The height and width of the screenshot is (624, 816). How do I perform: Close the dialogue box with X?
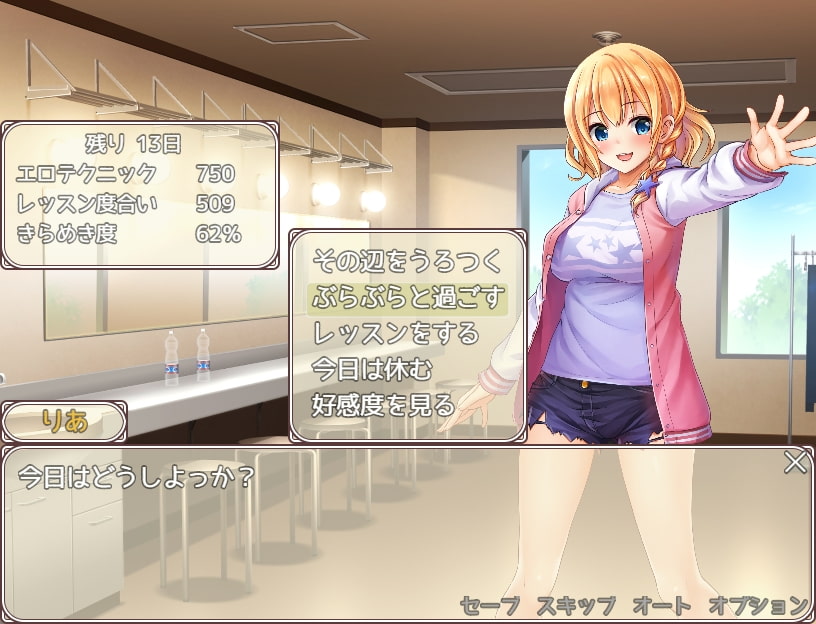[x=795, y=462]
